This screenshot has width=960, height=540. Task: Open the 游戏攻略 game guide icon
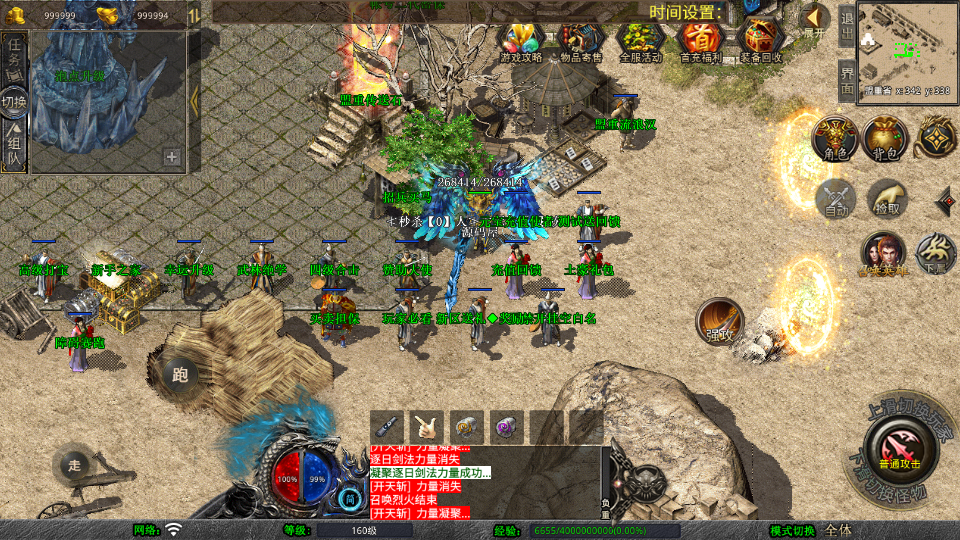point(521,42)
